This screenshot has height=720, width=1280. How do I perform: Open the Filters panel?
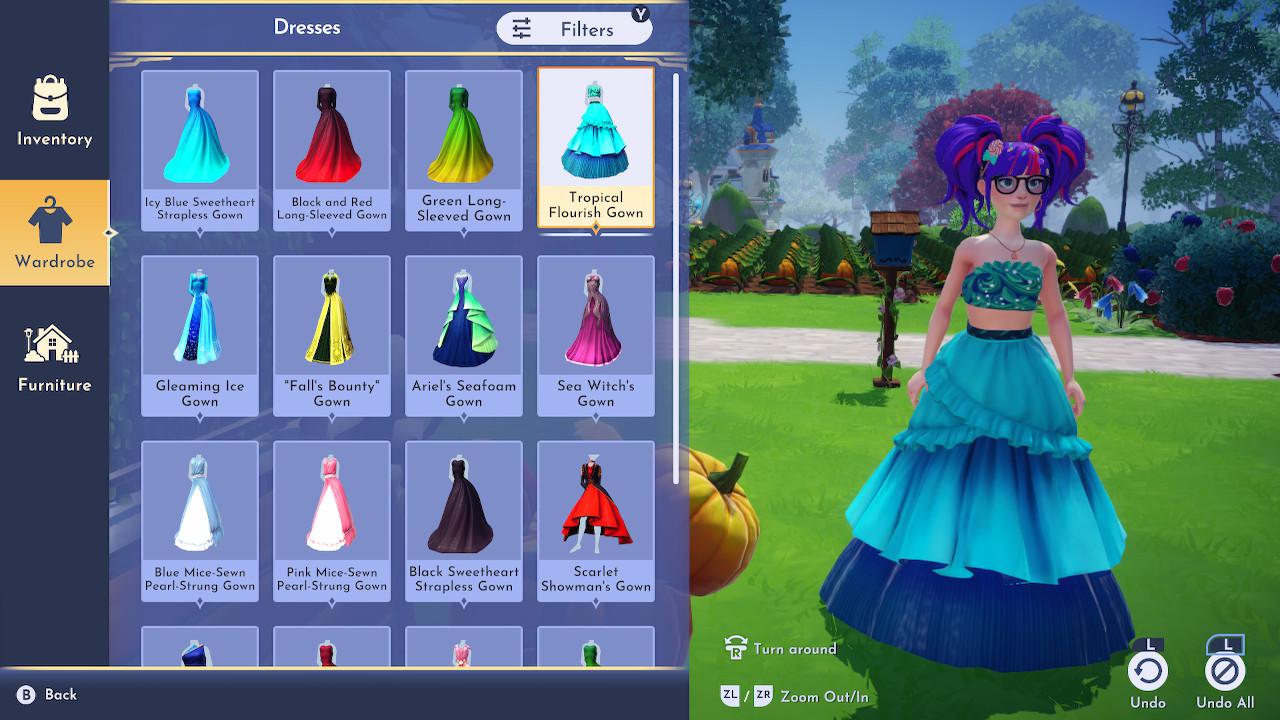click(575, 29)
